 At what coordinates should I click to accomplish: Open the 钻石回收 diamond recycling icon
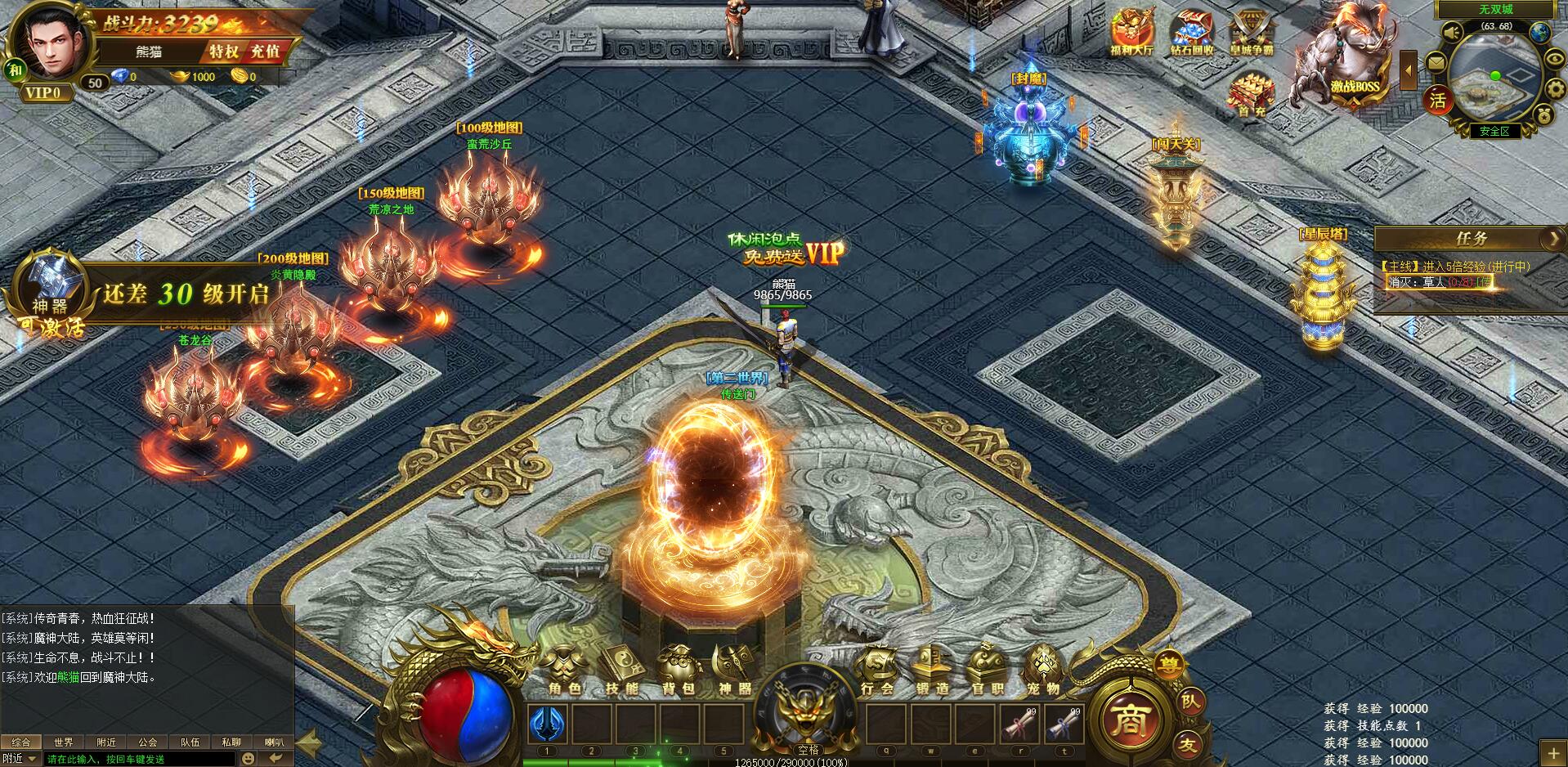(x=1191, y=33)
